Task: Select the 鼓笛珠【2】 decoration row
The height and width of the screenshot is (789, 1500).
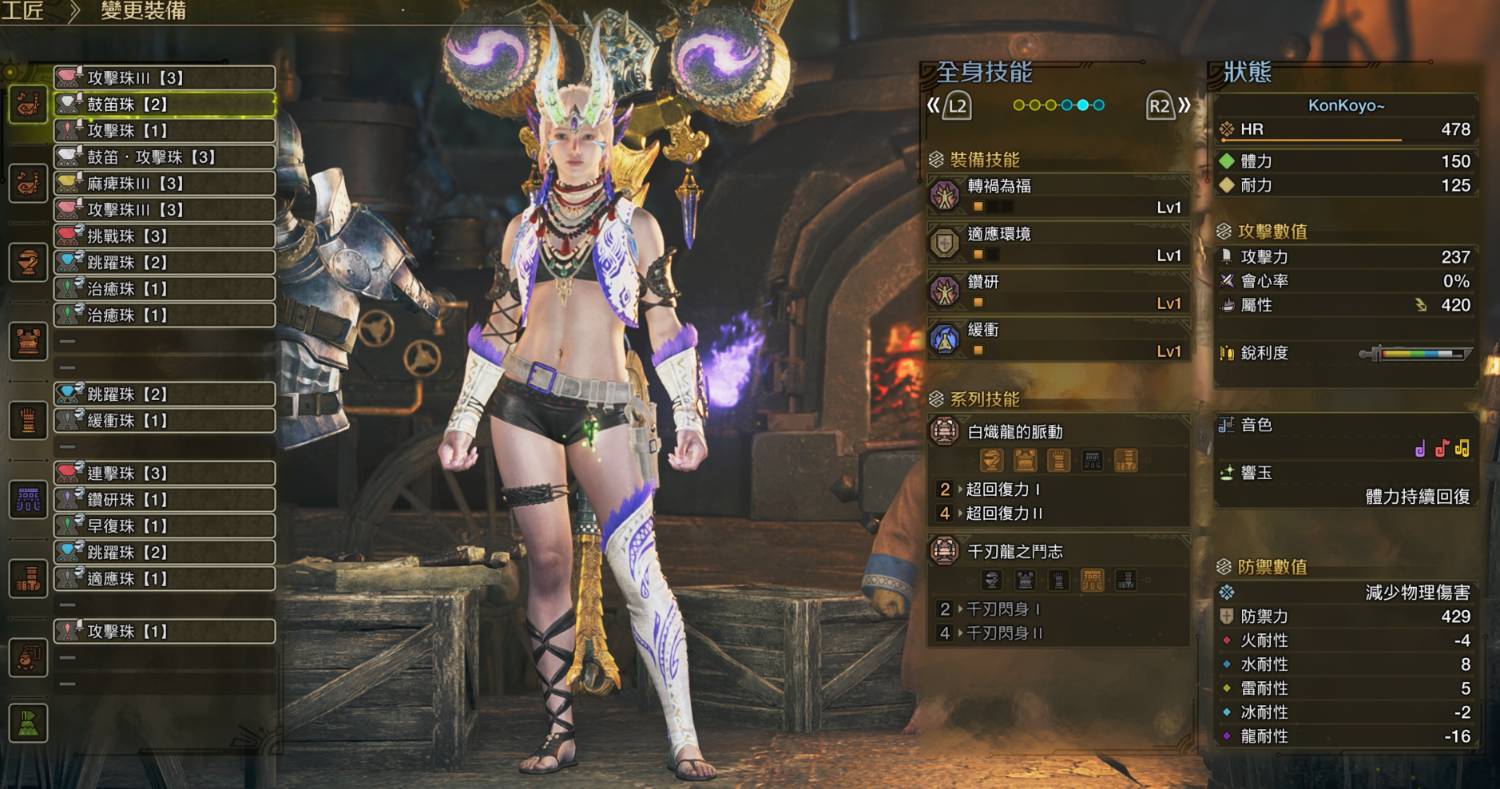Action: tap(164, 104)
